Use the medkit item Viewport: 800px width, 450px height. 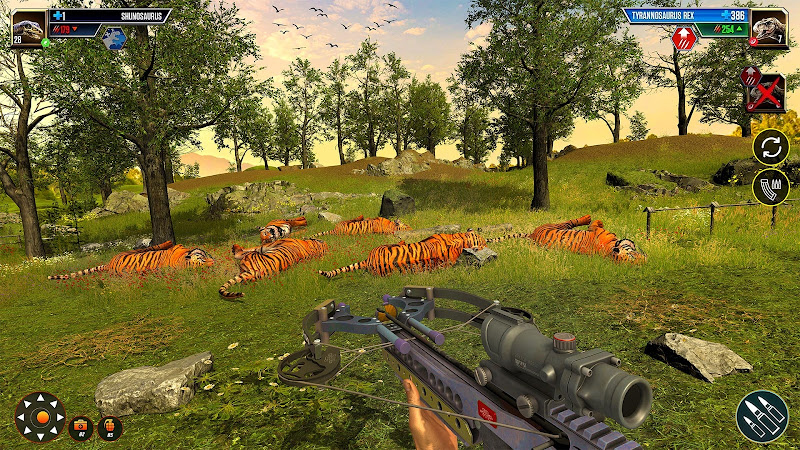click(82, 427)
